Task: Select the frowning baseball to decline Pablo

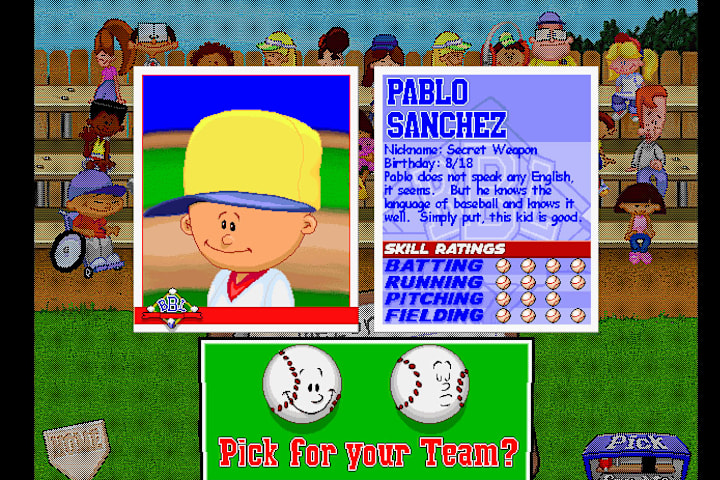Action: 429,384
